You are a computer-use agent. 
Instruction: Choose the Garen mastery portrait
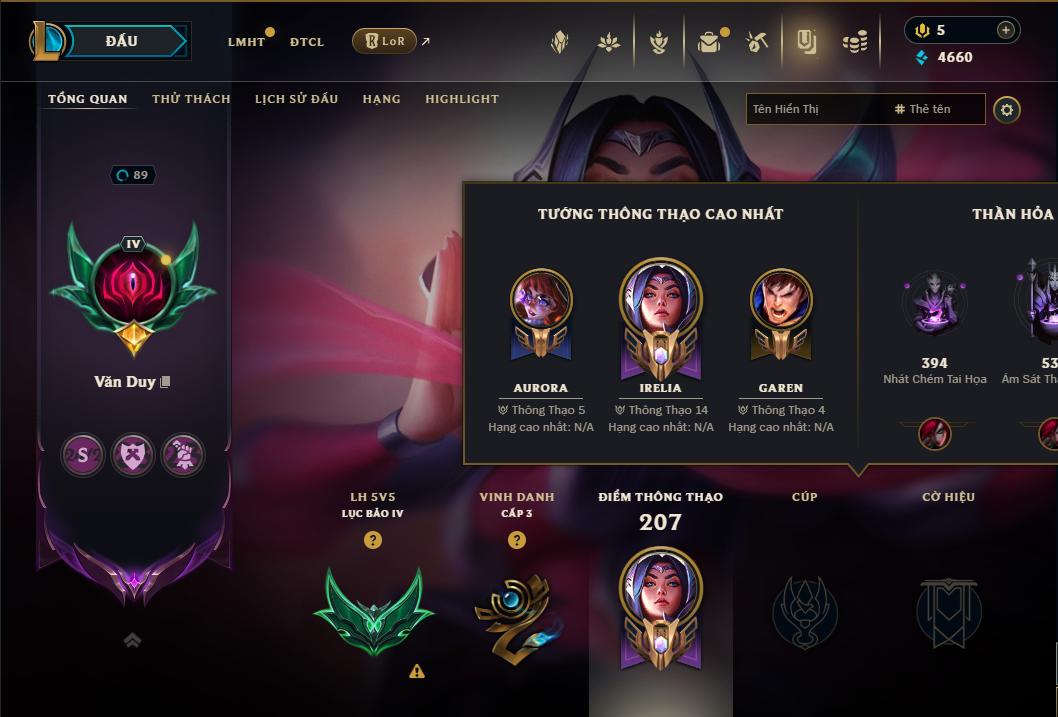[781, 310]
